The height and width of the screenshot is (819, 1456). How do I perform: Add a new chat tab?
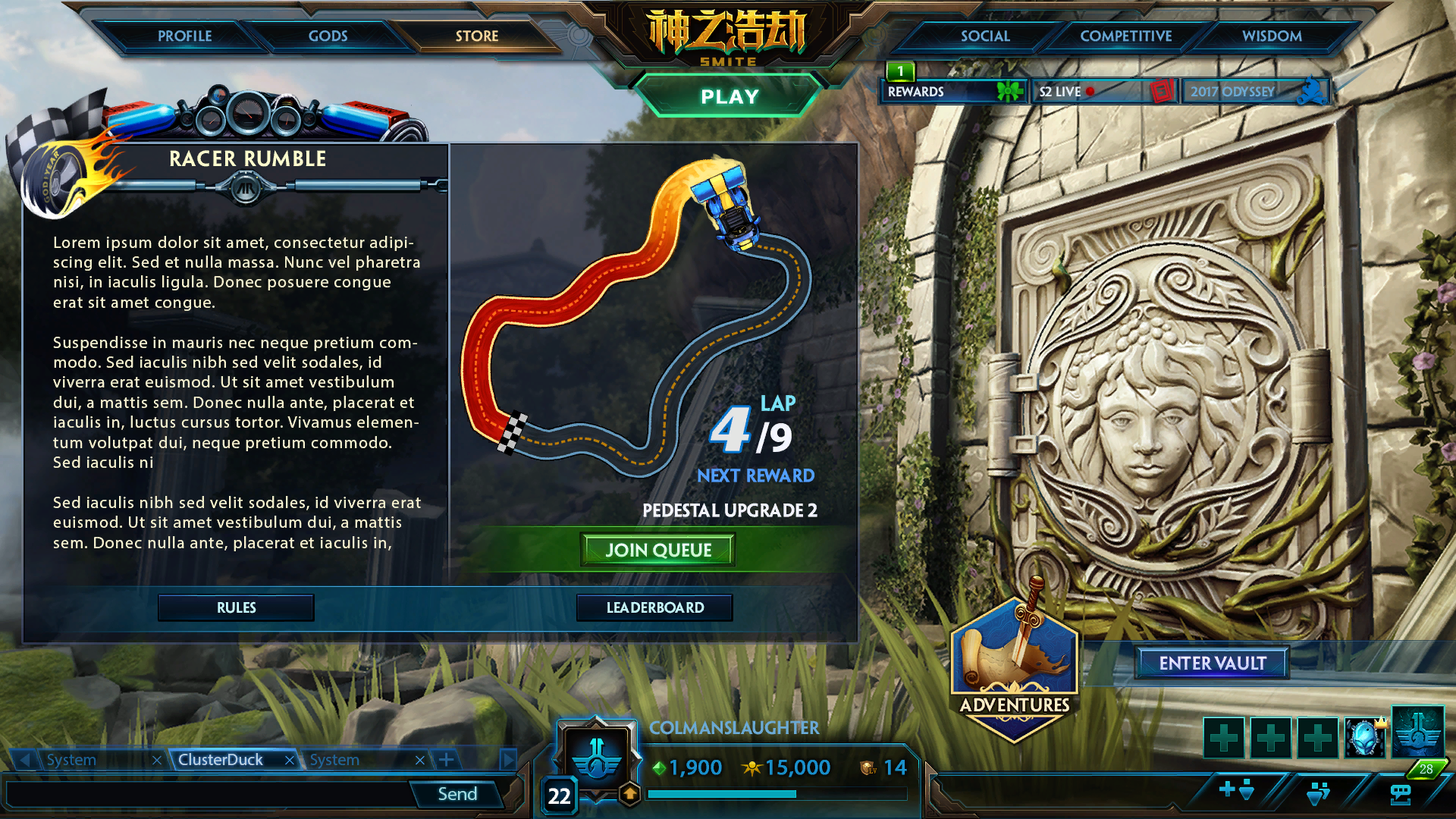[447, 759]
